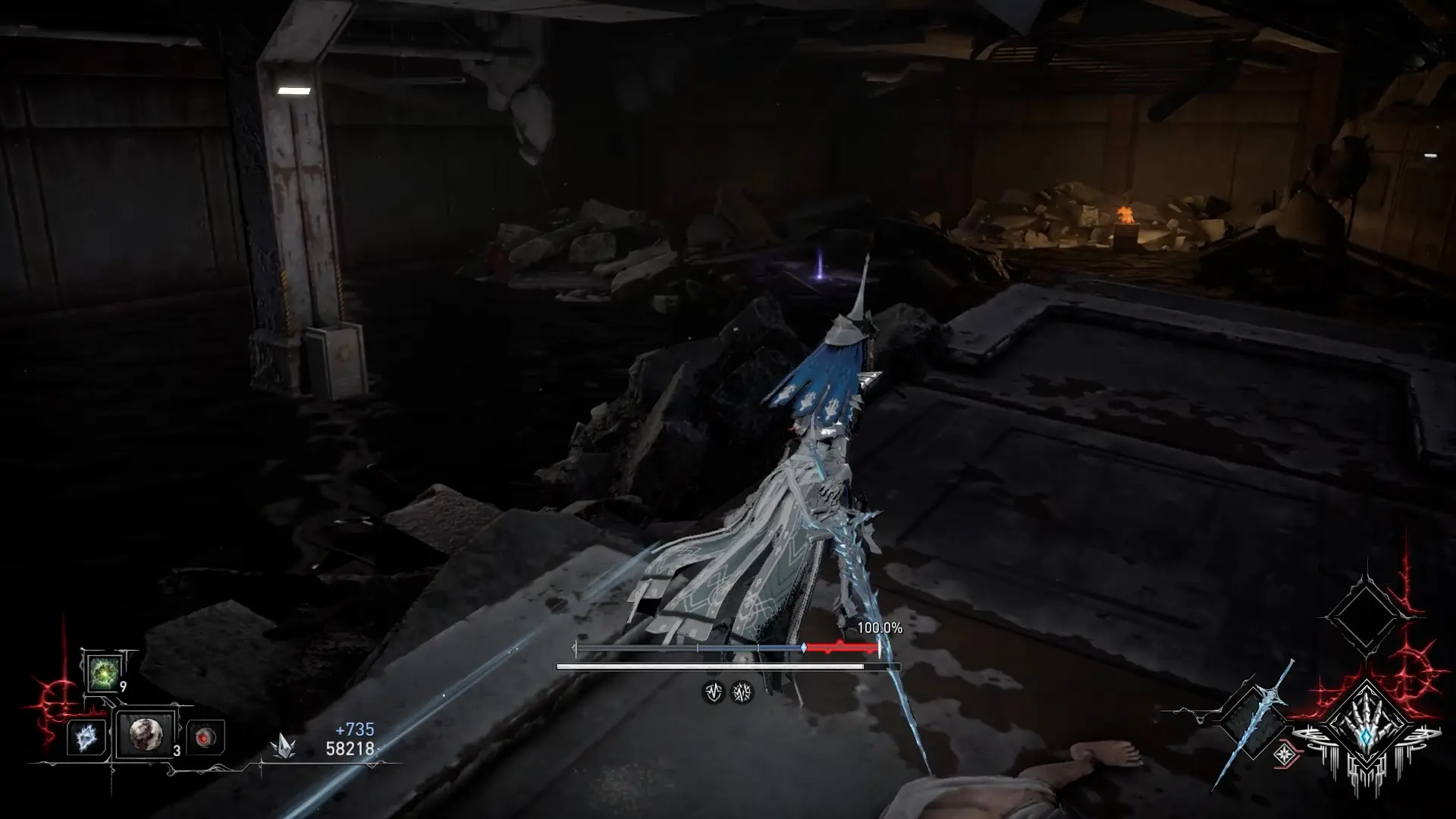Click the silver crystal currency icon
Viewport: 1456px width, 819px height.
pos(284,746)
